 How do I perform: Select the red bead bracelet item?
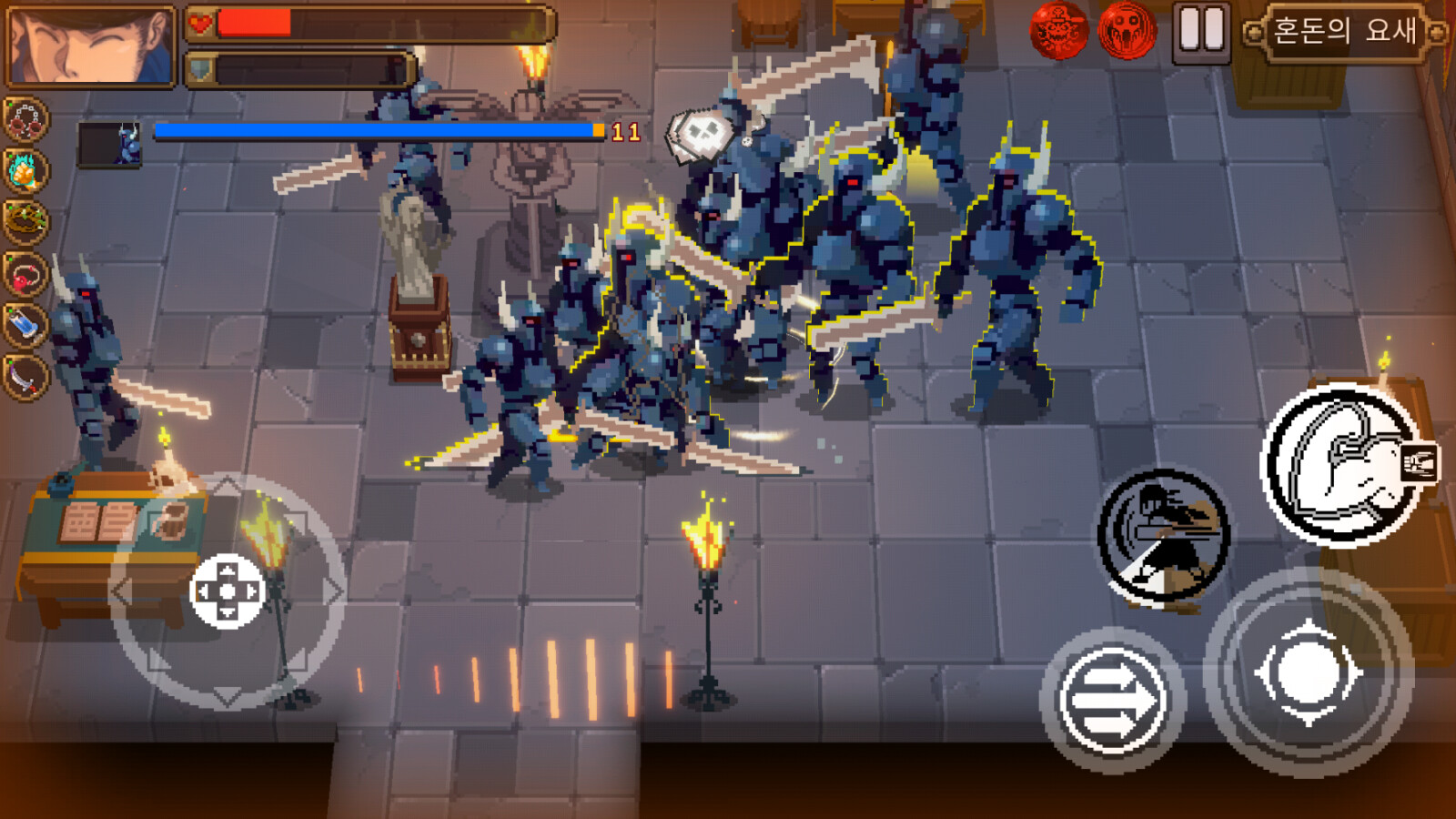tap(25, 119)
